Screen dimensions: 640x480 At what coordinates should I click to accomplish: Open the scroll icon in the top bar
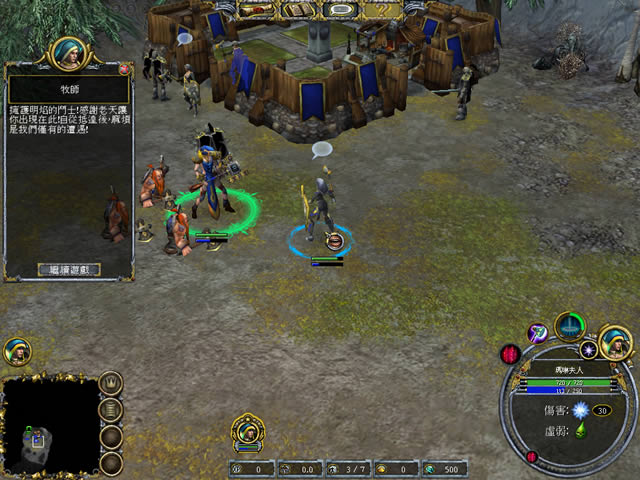[x=256, y=10]
